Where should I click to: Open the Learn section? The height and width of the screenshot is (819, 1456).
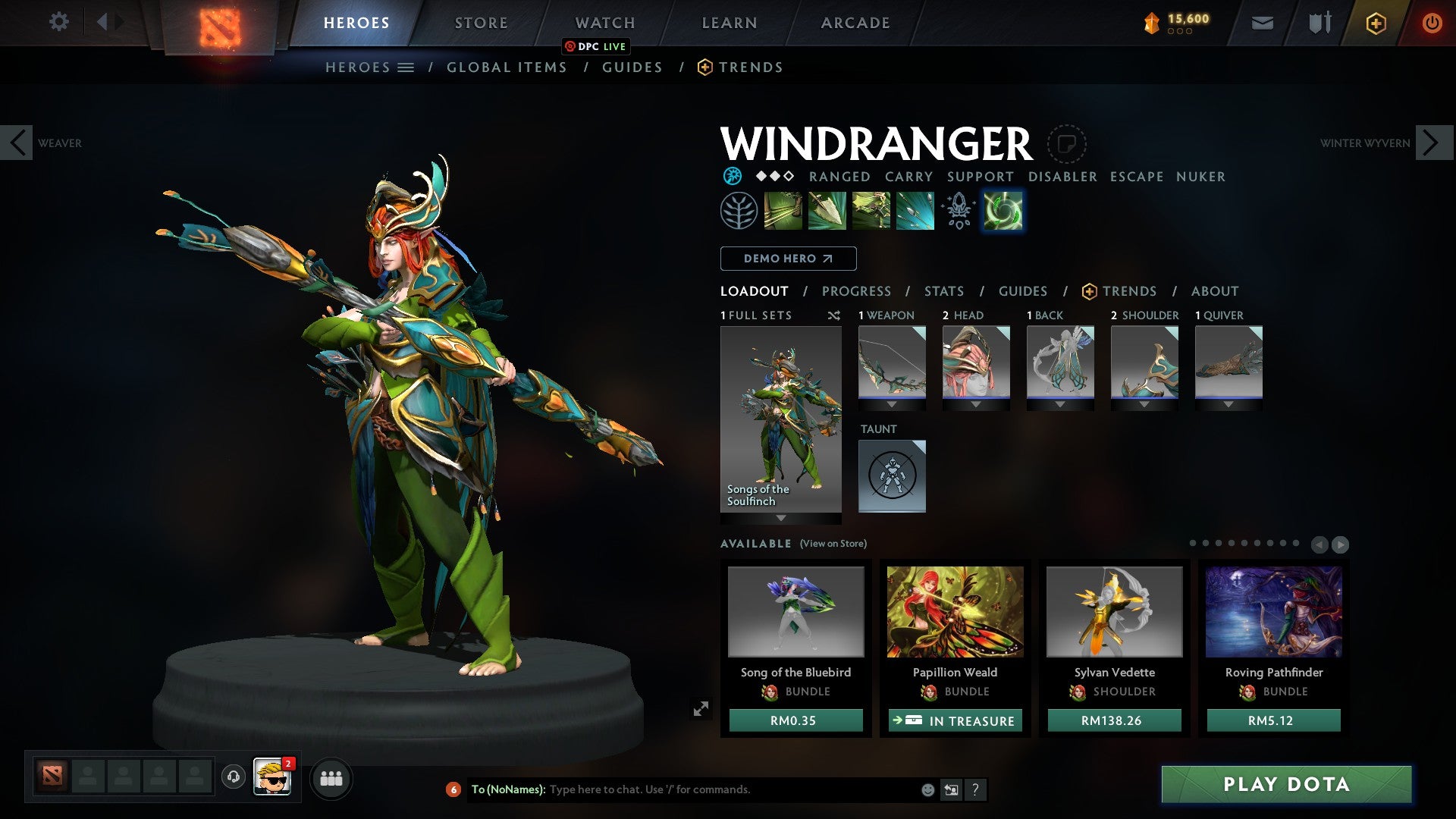pyautogui.click(x=729, y=23)
